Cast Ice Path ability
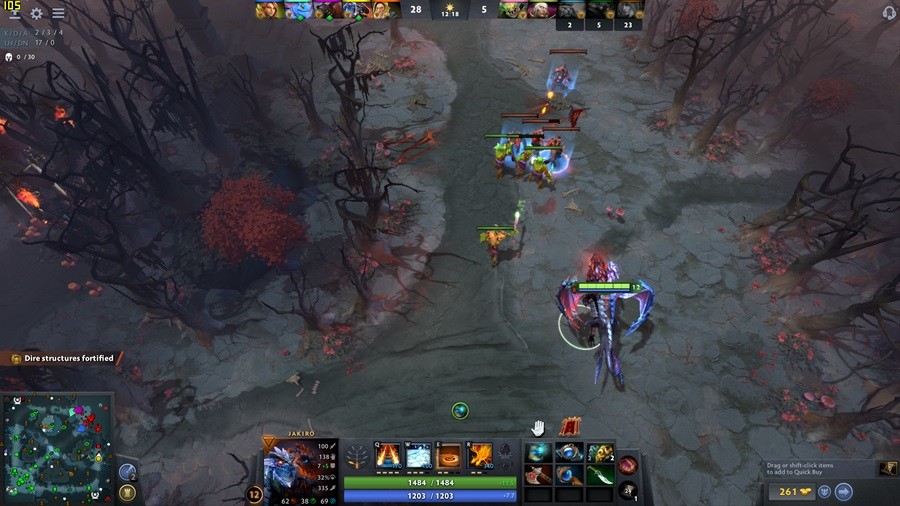This screenshot has height=506, width=900. point(418,456)
